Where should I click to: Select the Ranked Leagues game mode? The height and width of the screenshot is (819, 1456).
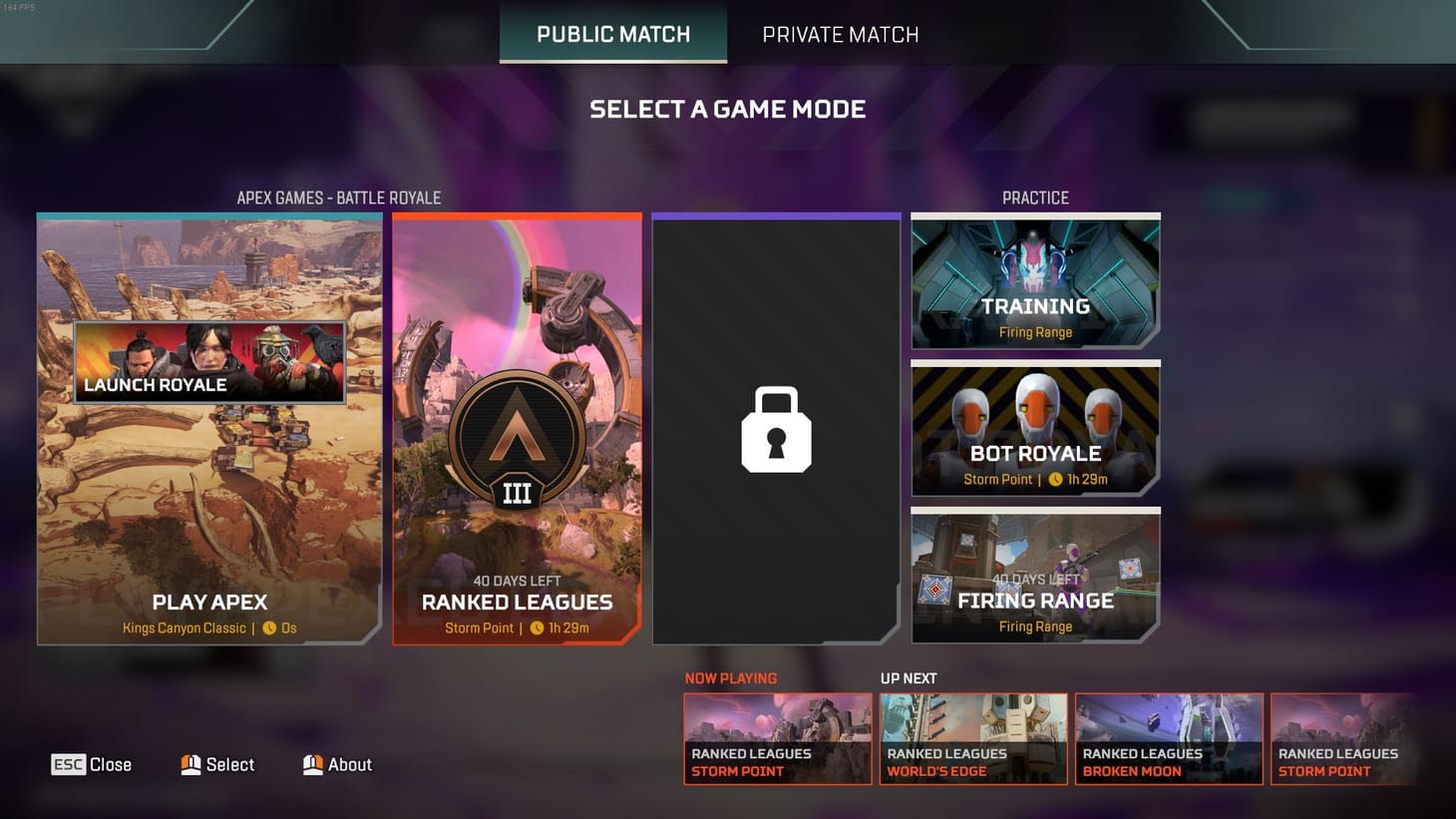tap(517, 549)
